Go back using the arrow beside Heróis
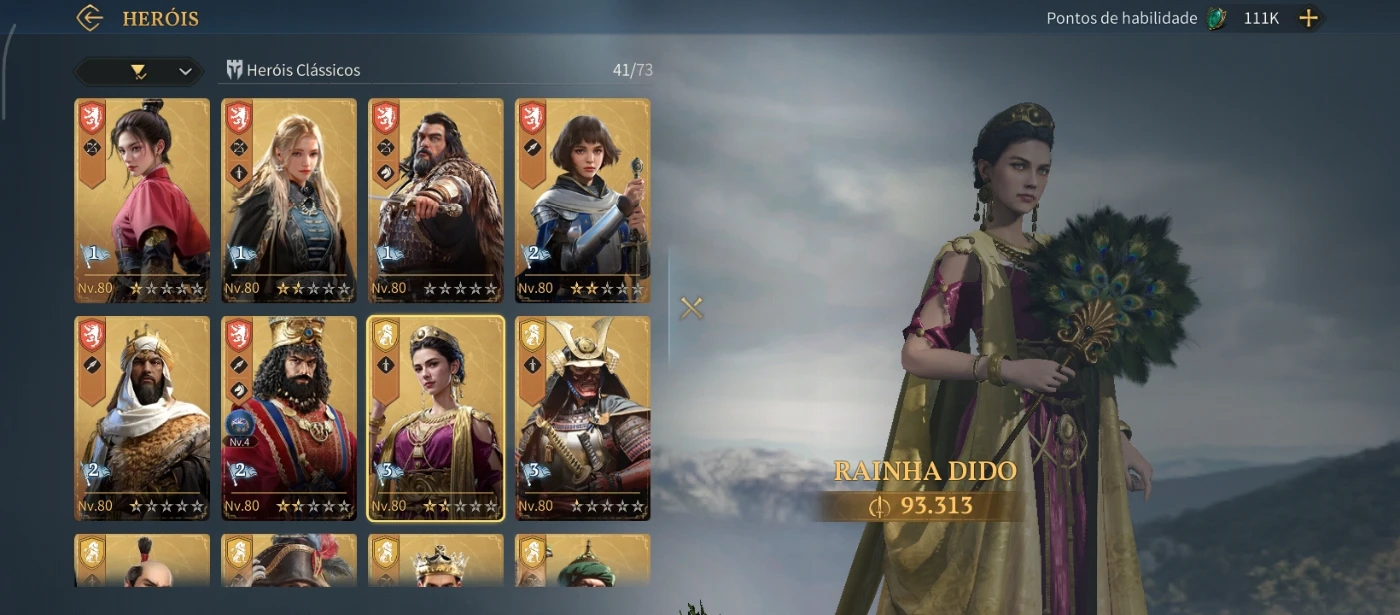 click(x=90, y=18)
